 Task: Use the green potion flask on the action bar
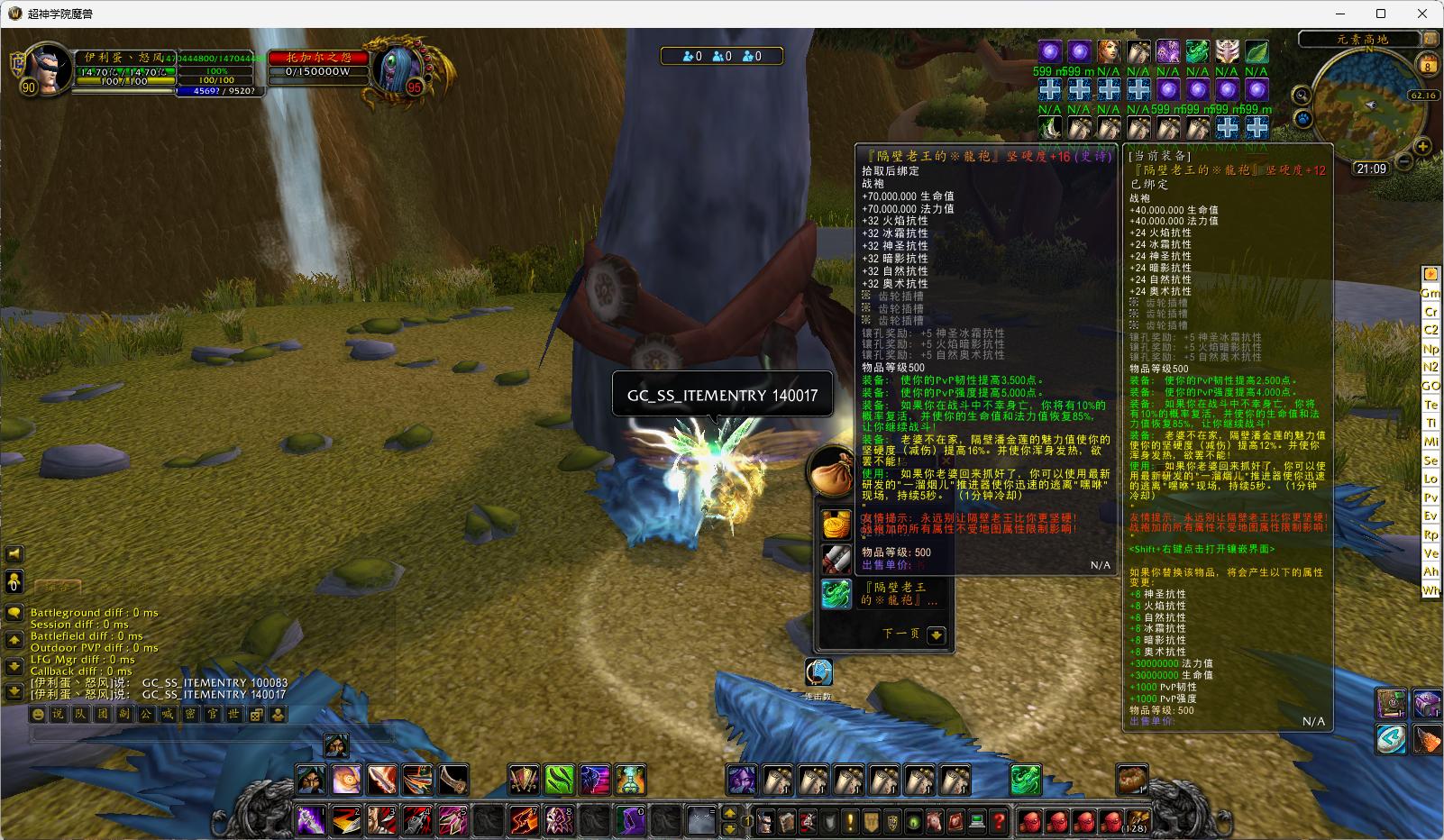631,781
